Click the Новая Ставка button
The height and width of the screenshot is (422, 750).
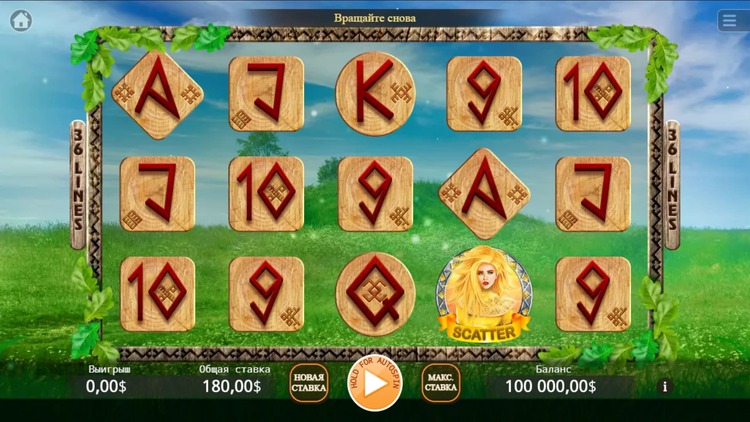coord(309,383)
